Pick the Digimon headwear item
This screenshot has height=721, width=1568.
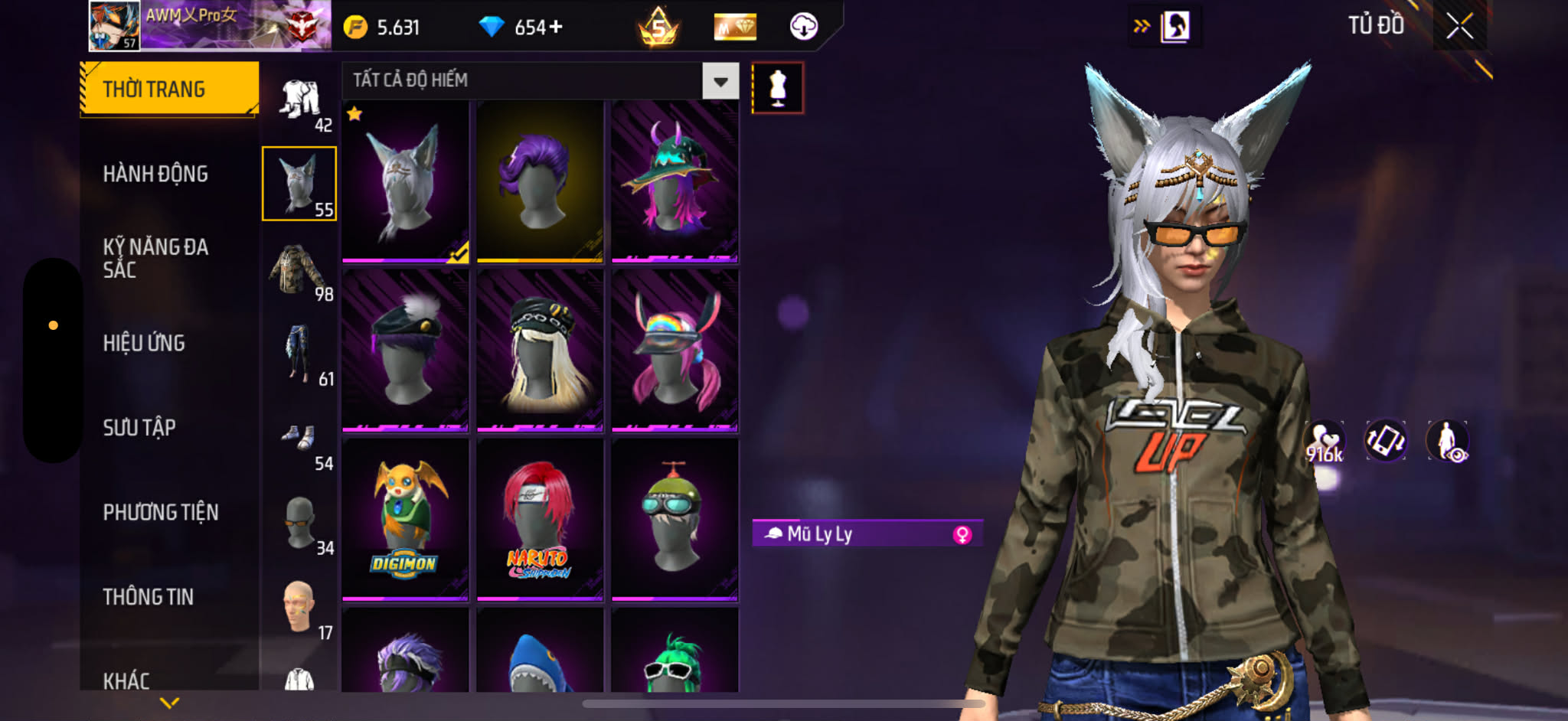(405, 518)
